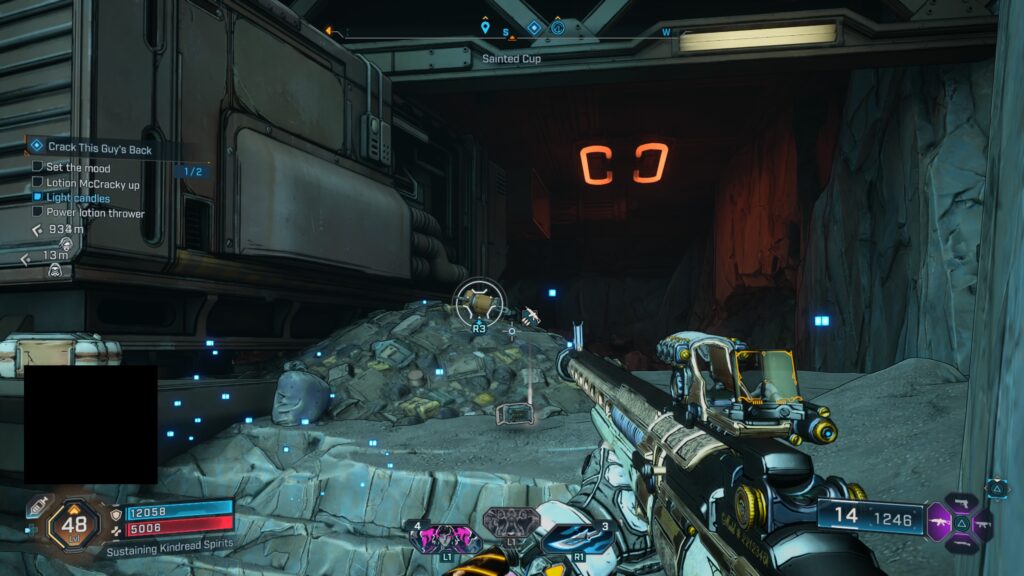Click the Power lotion thrower objective
Image resolution: width=1024 pixels, height=576 pixels.
pyautogui.click(x=94, y=213)
